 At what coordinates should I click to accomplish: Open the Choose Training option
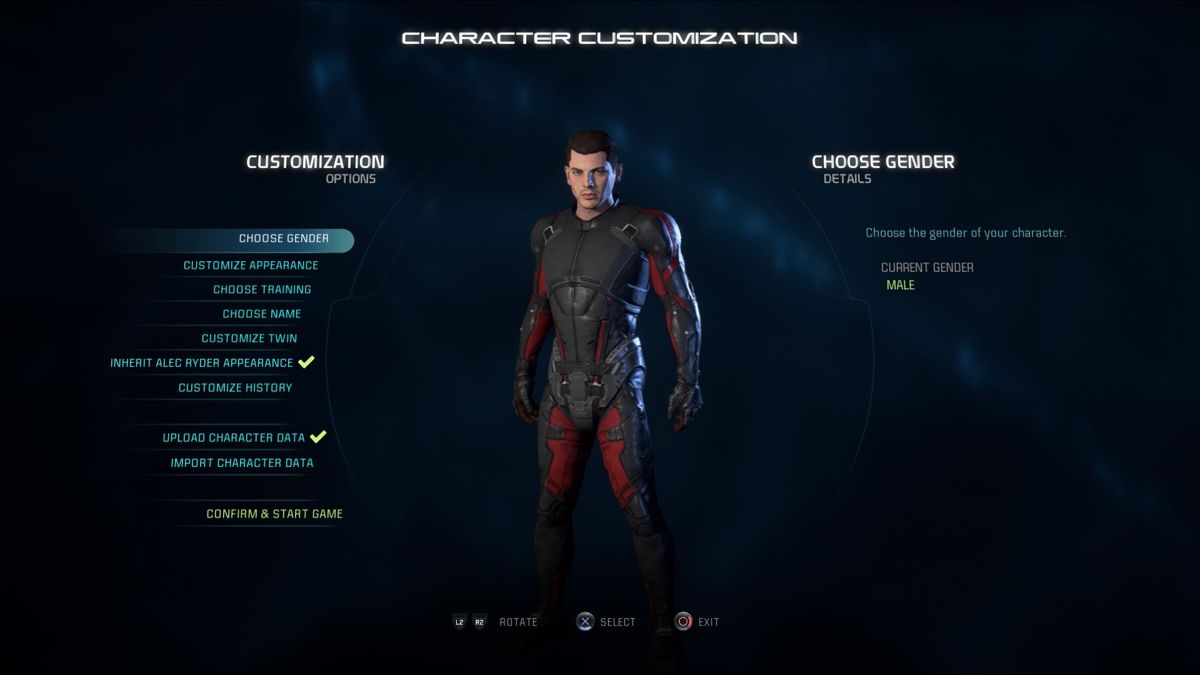tap(262, 290)
